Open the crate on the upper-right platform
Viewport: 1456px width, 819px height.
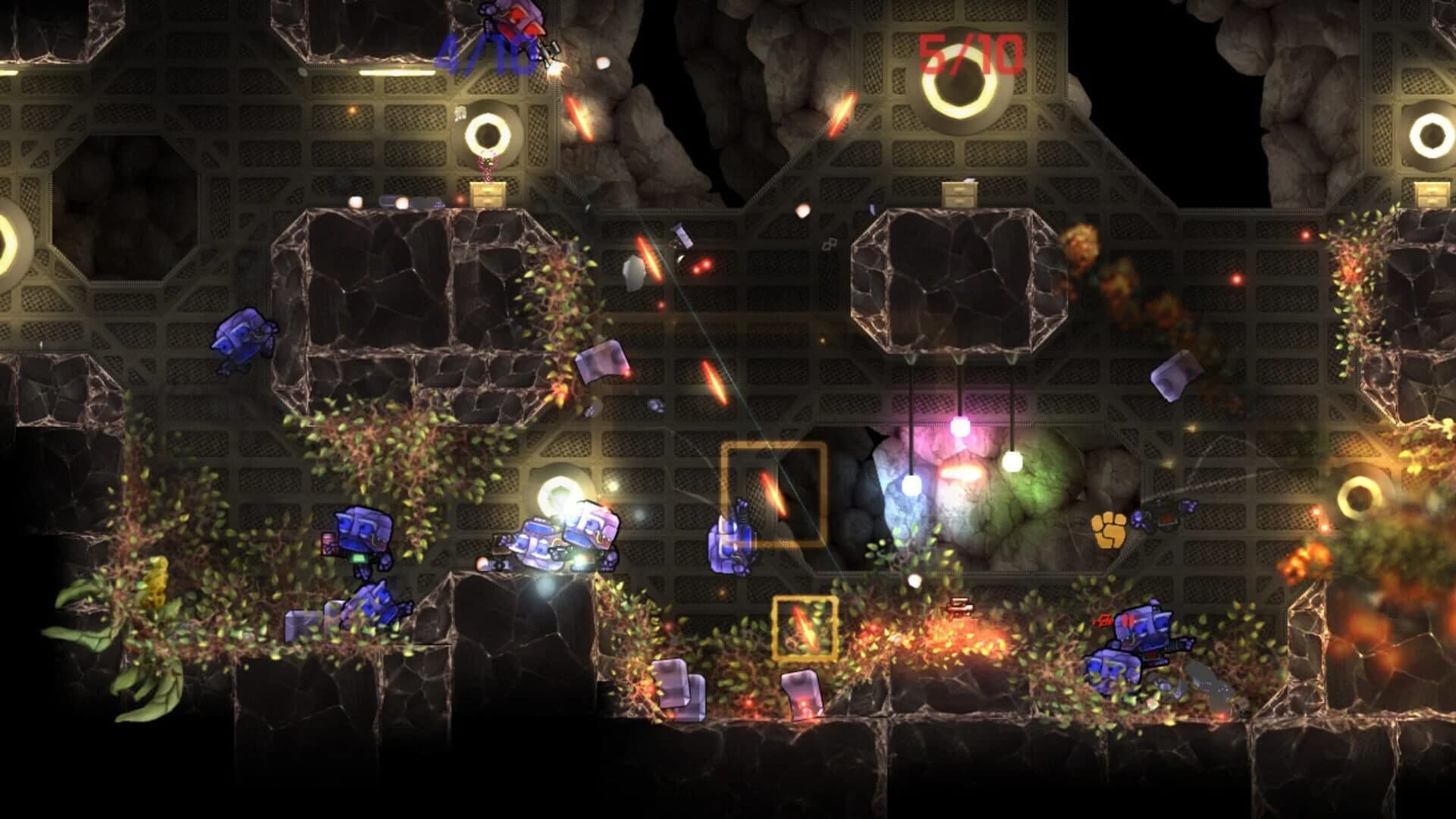click(x=959, y=193)
